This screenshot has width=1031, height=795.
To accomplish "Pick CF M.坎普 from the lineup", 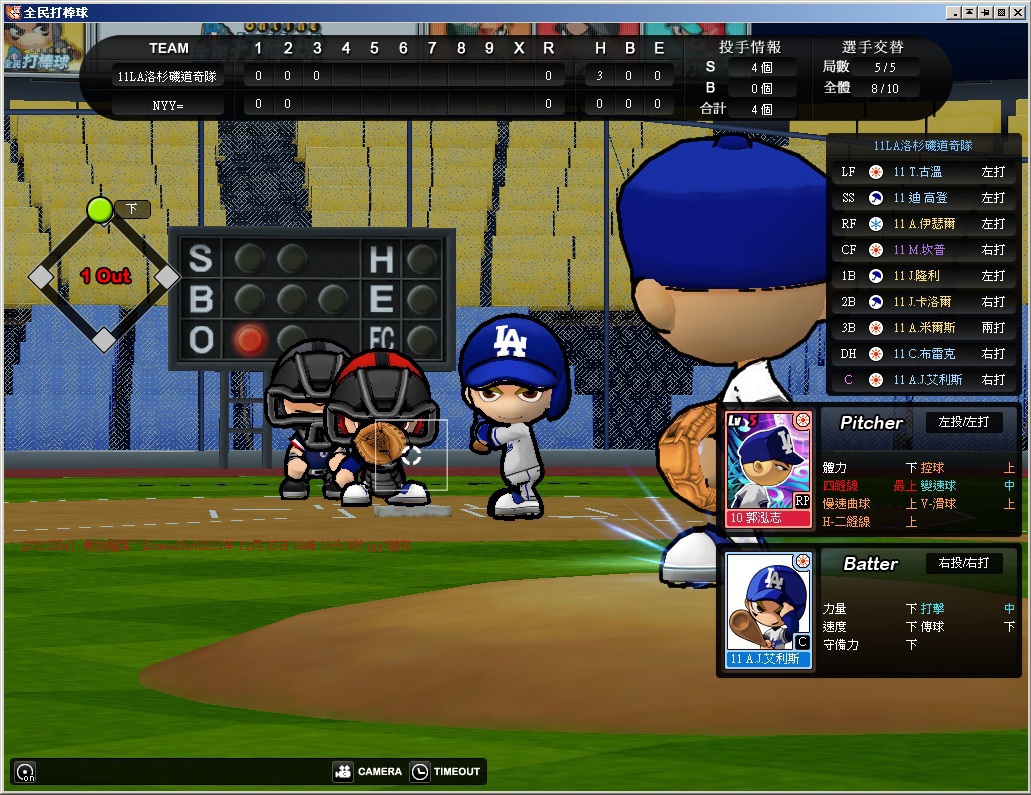I will pyautogui.click(x=922, y=250).
